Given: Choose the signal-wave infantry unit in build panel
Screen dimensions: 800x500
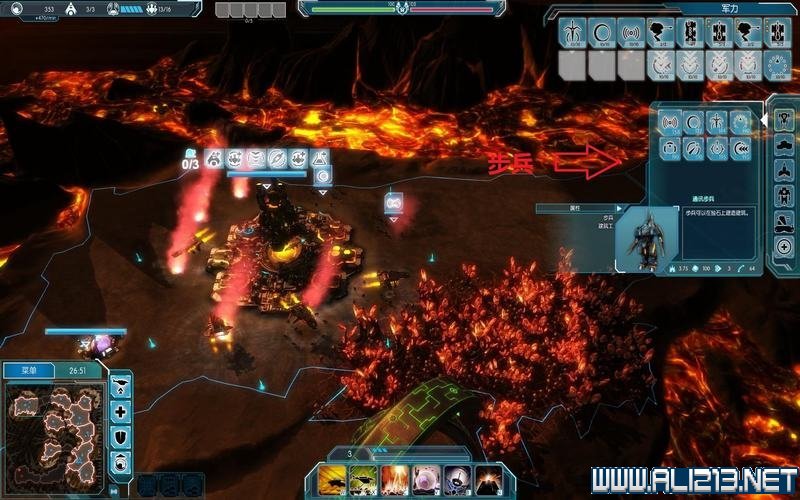Looking at the screenshot, I should pyautogui.click(x=669, y=123).
